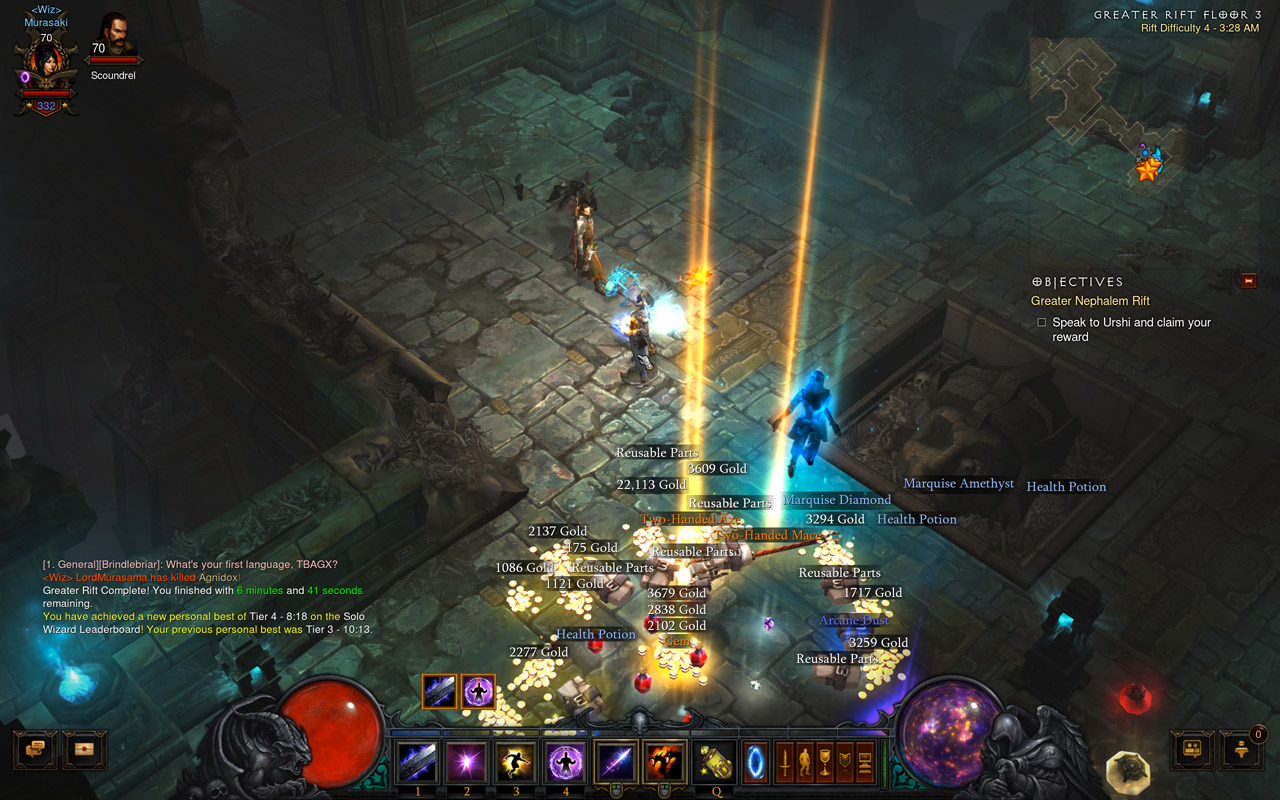
Task: Drink the potion in the Q slot
Action: 715,764
